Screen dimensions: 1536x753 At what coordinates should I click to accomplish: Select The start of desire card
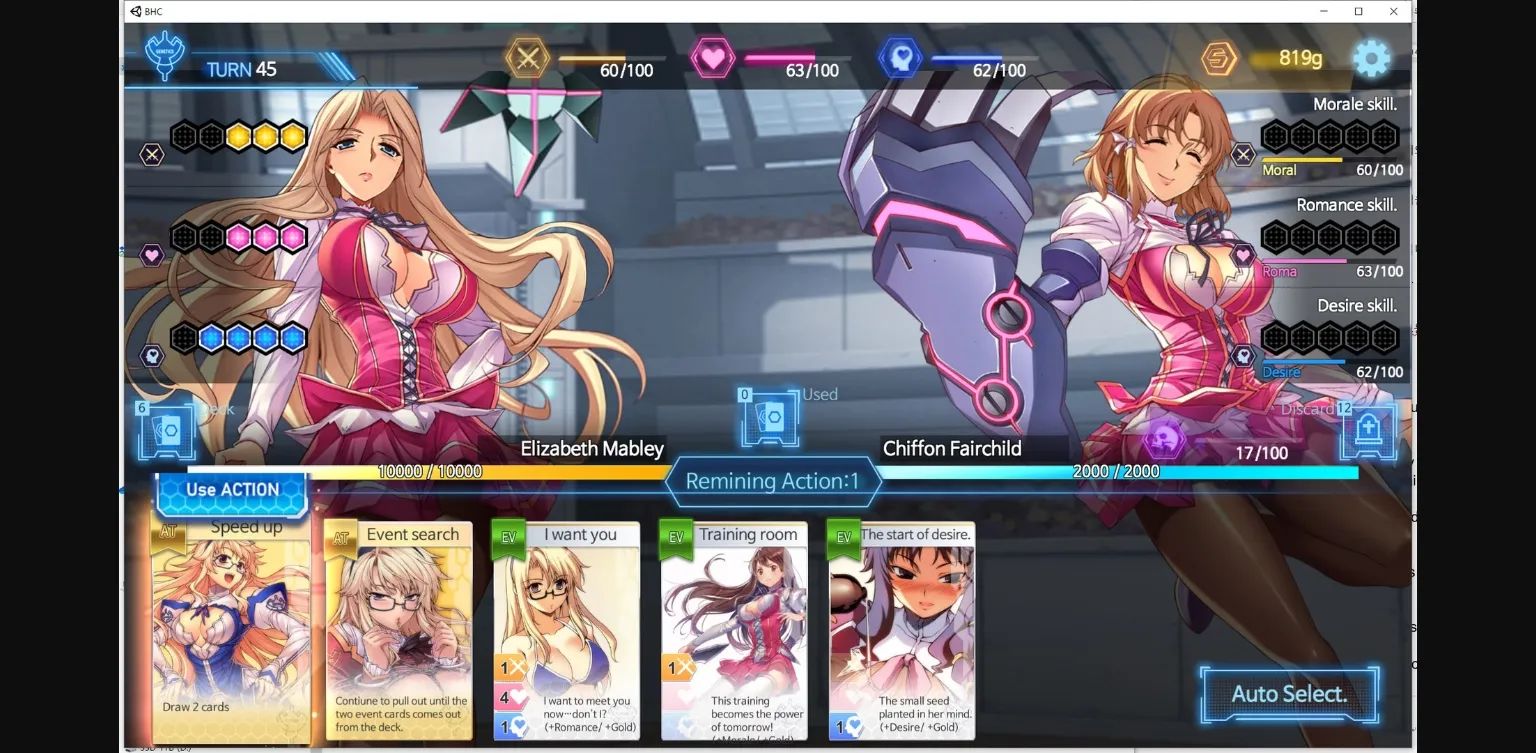(901, 630)
